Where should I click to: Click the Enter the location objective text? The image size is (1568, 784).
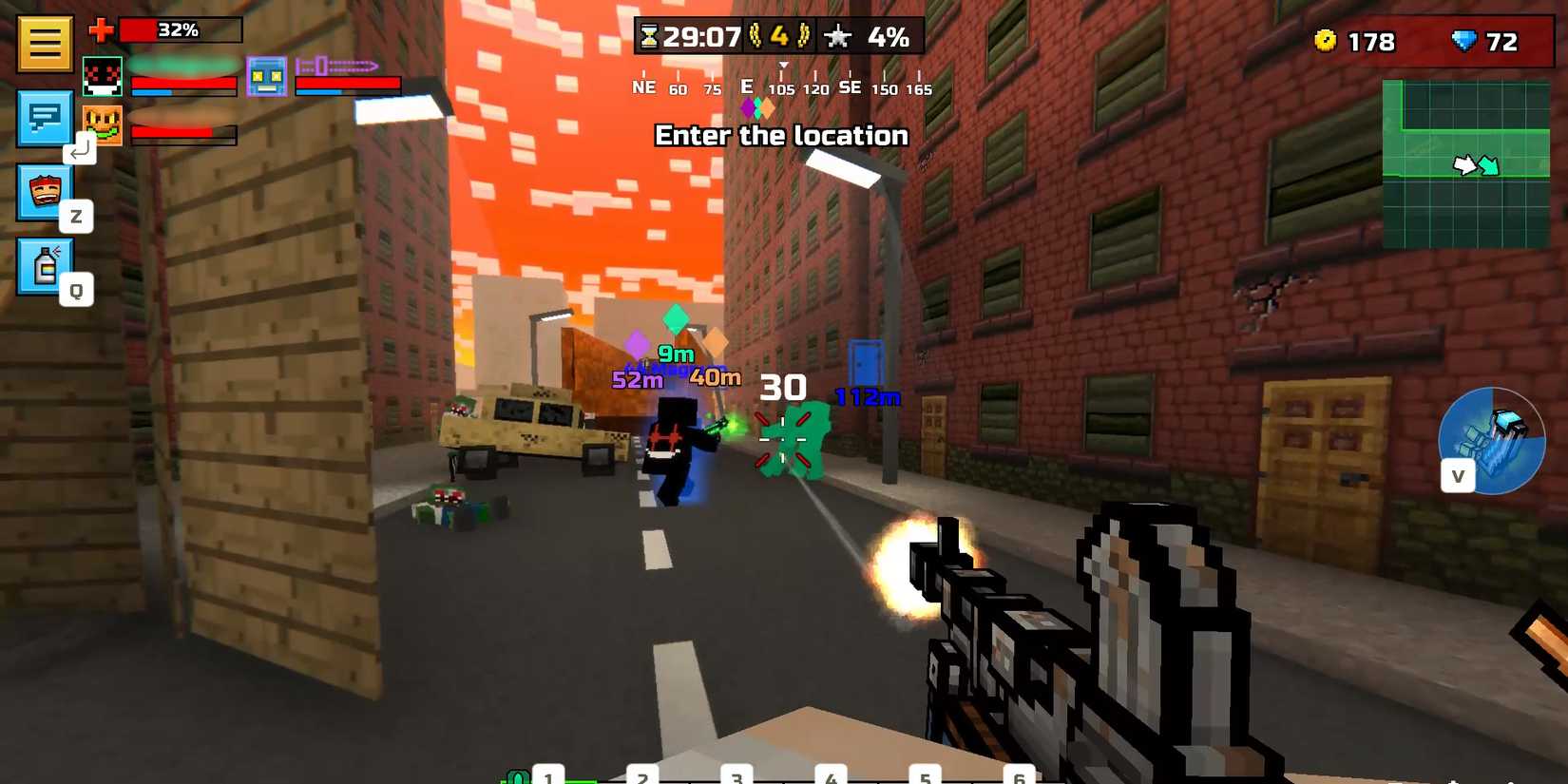(782, 135)
